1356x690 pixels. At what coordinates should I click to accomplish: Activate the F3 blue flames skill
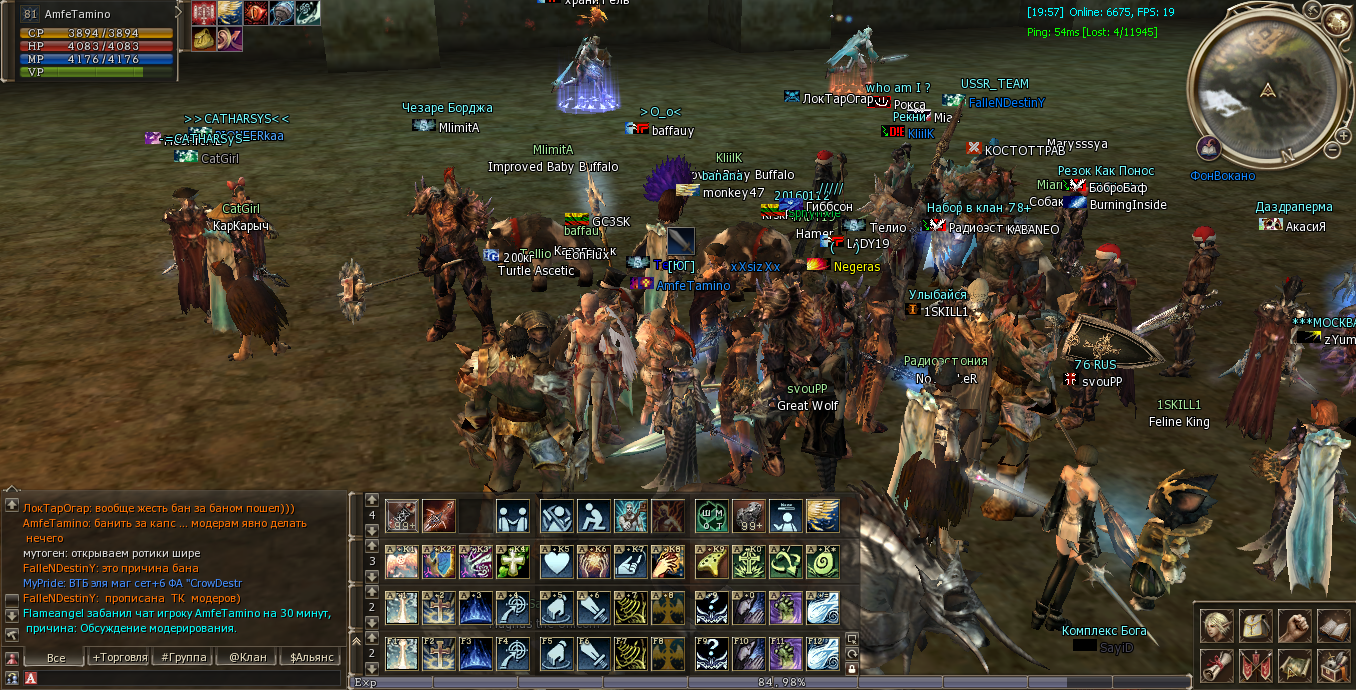(x=478, y=654)
